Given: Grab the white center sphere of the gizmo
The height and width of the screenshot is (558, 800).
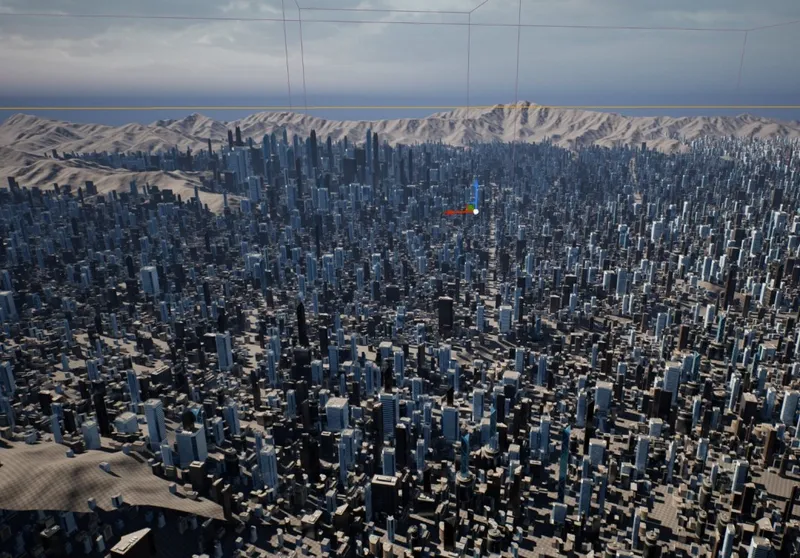Looking at the screenshot, I should tap(476, 211).
